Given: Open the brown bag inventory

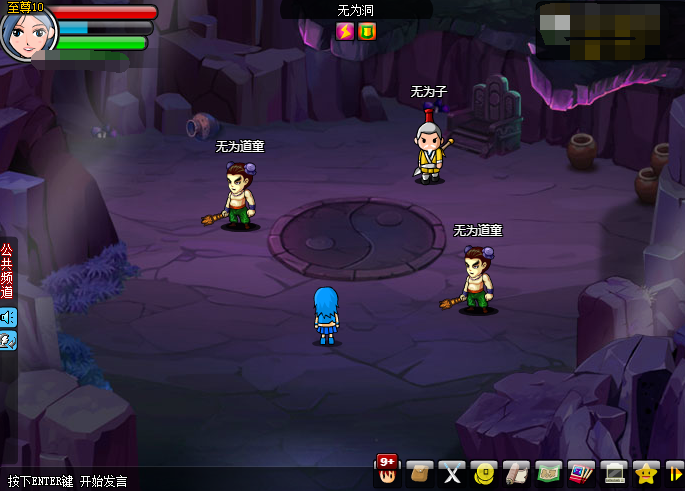Looking at the screenshot, I should [421, 472].
